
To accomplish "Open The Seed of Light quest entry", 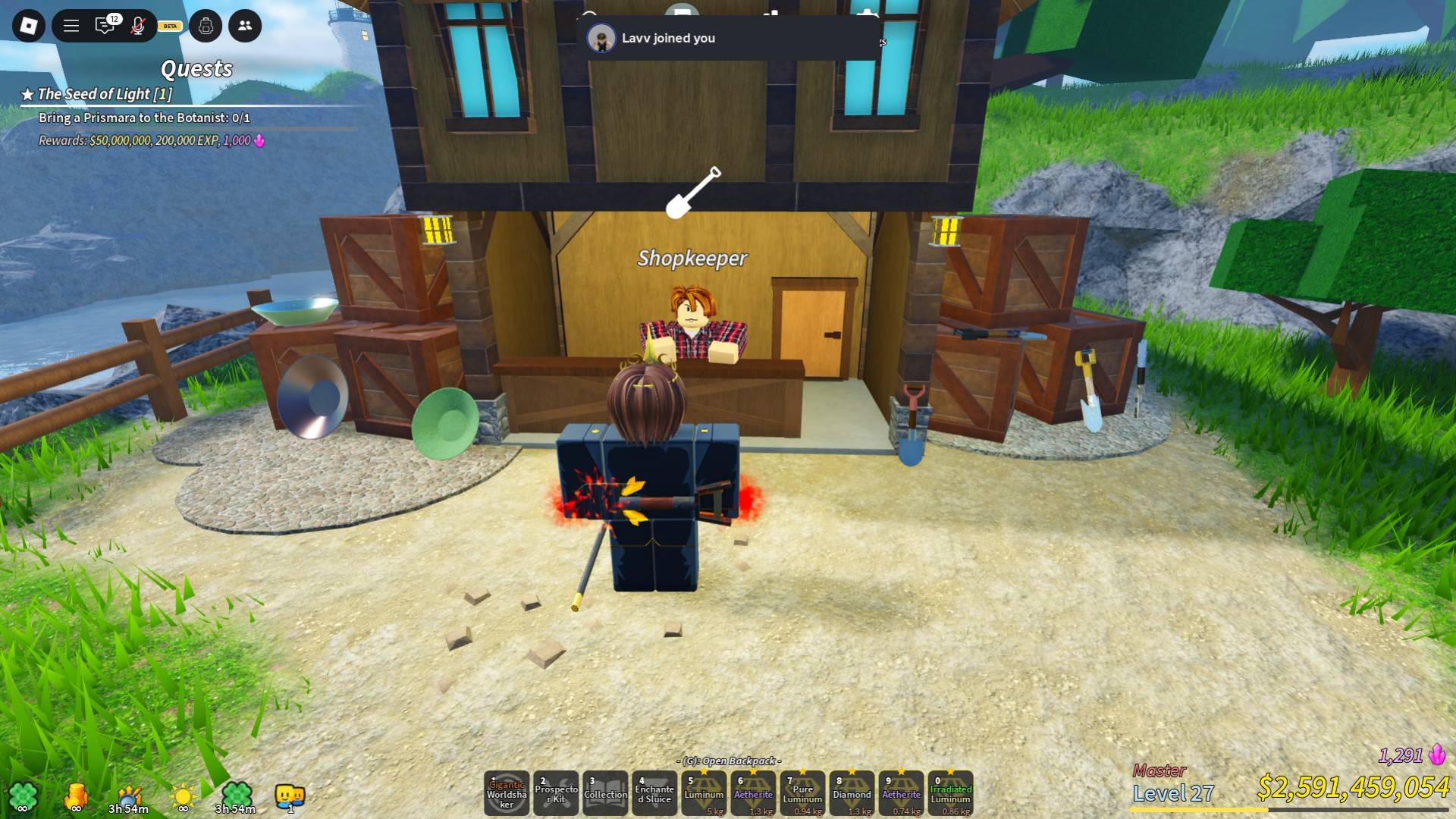I will coord(97,95).
